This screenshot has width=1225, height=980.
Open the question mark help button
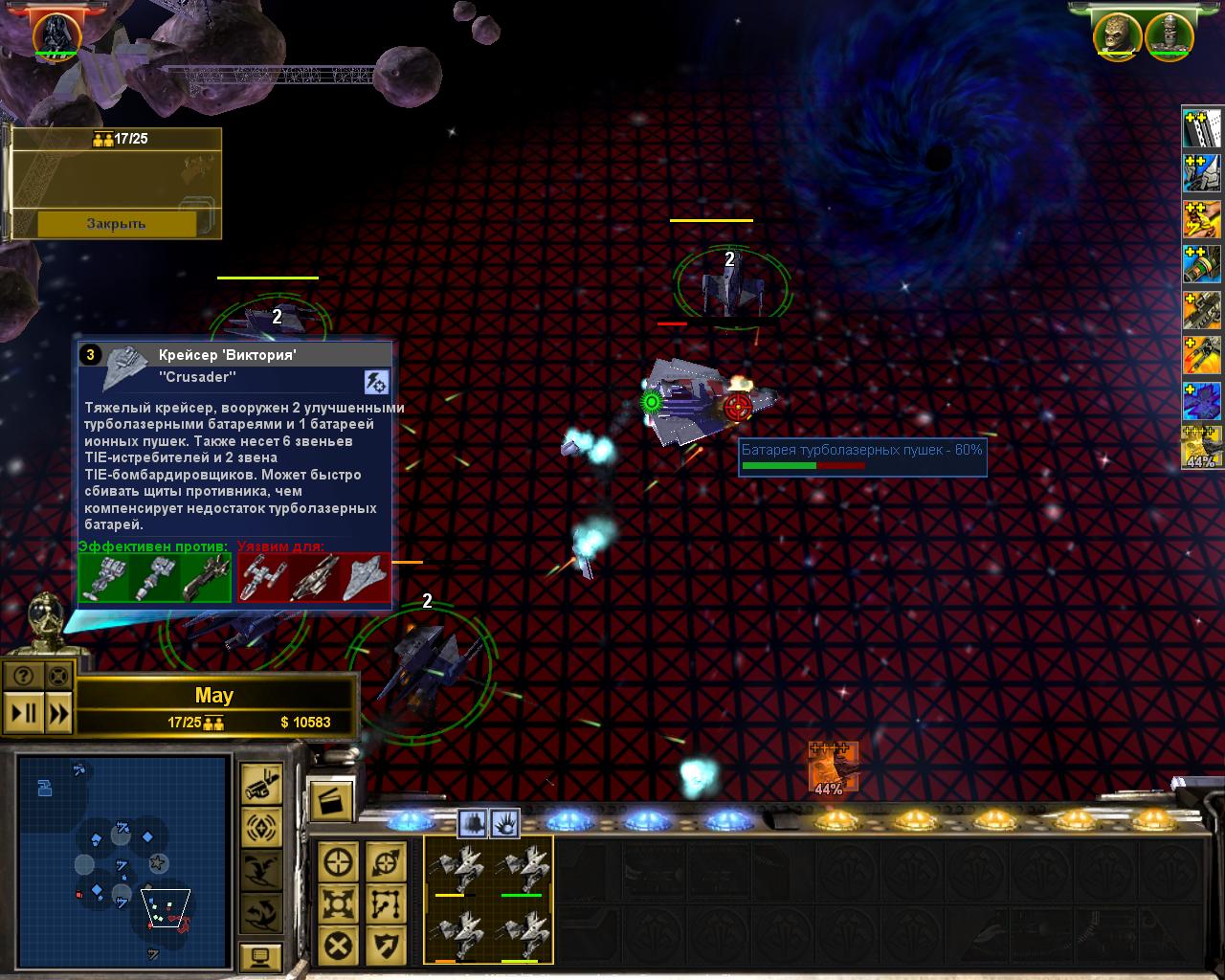pyautogui.click(x=23, y=676)
